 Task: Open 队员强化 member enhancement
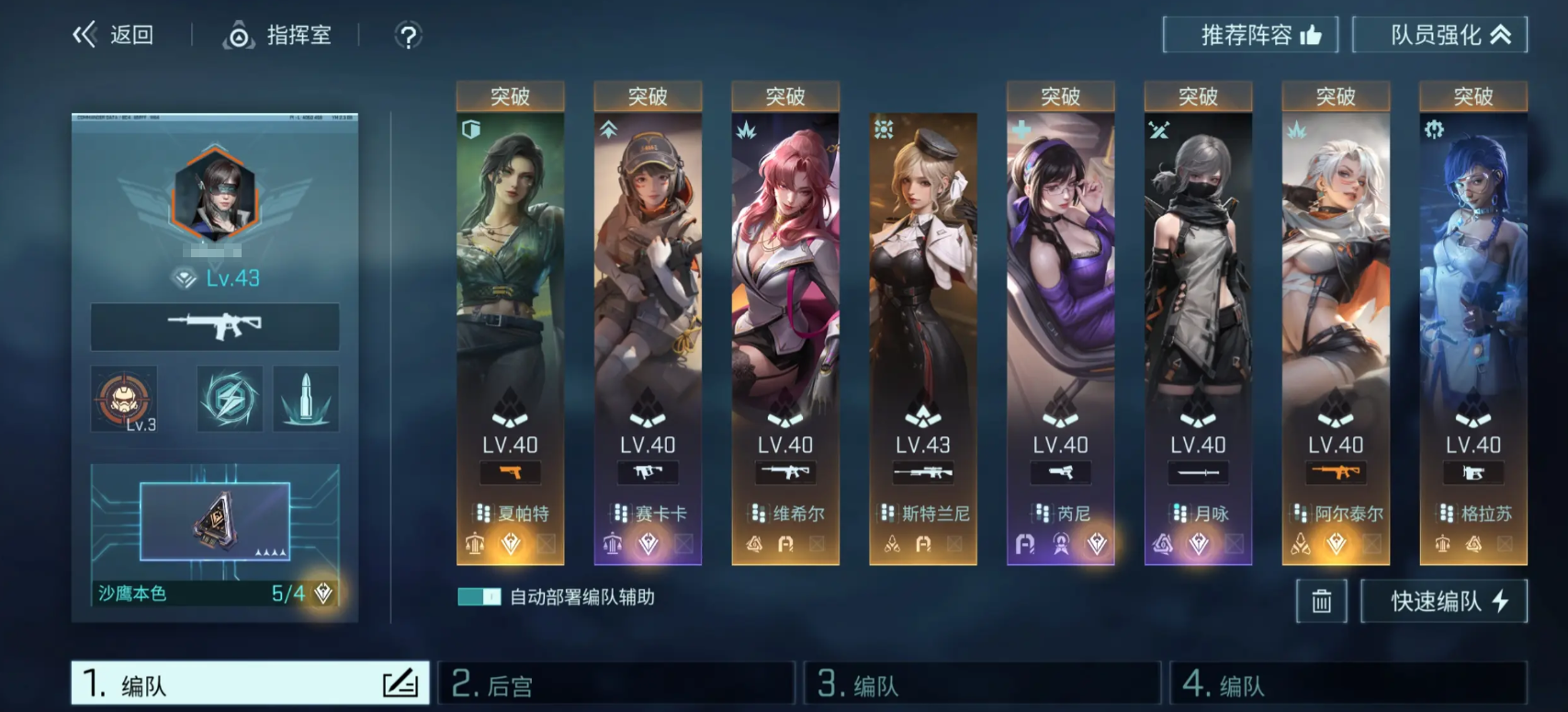click(1439, 36)
